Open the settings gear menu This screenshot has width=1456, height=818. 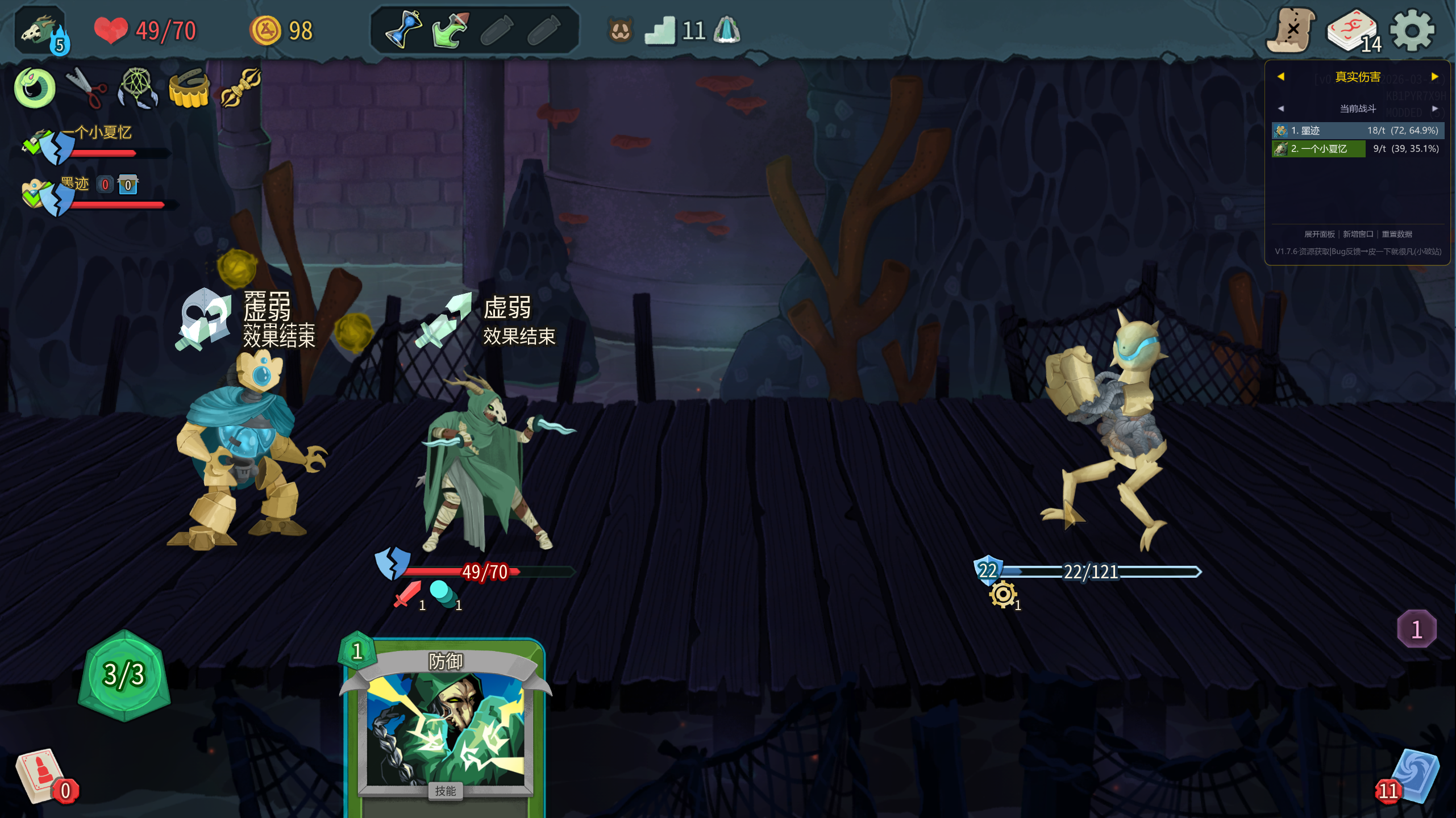pyautogui.click(x=1412, y=31)
